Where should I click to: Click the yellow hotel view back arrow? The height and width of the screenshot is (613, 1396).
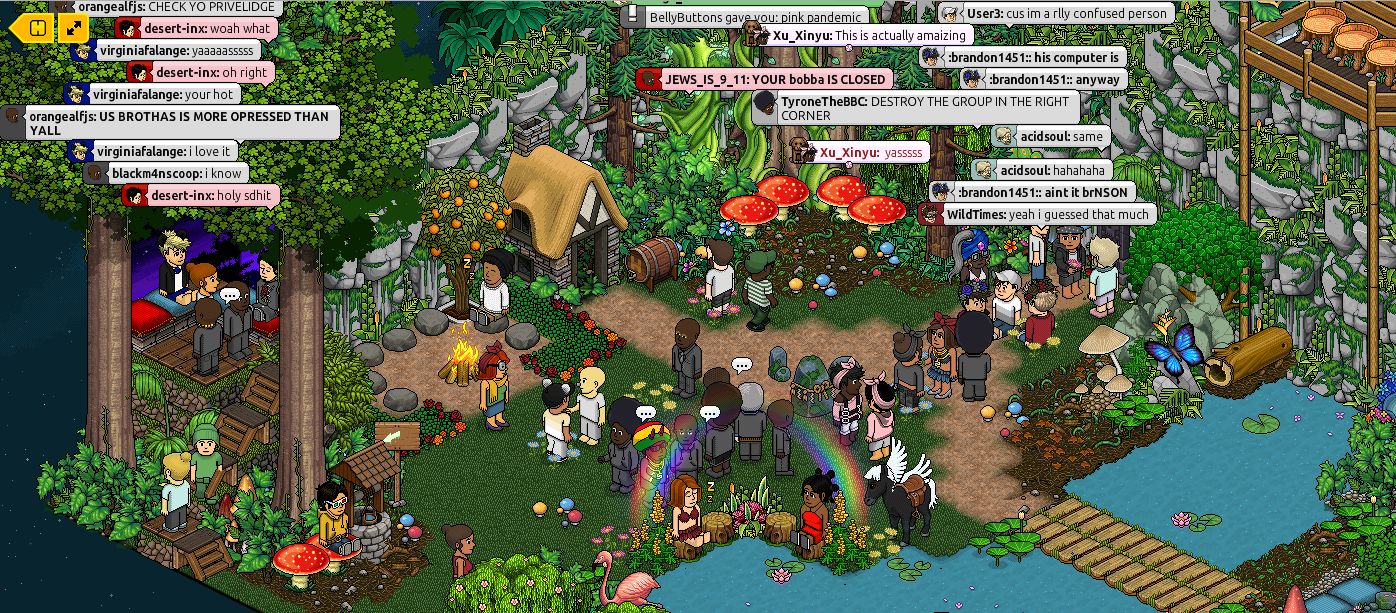(32, 28)
